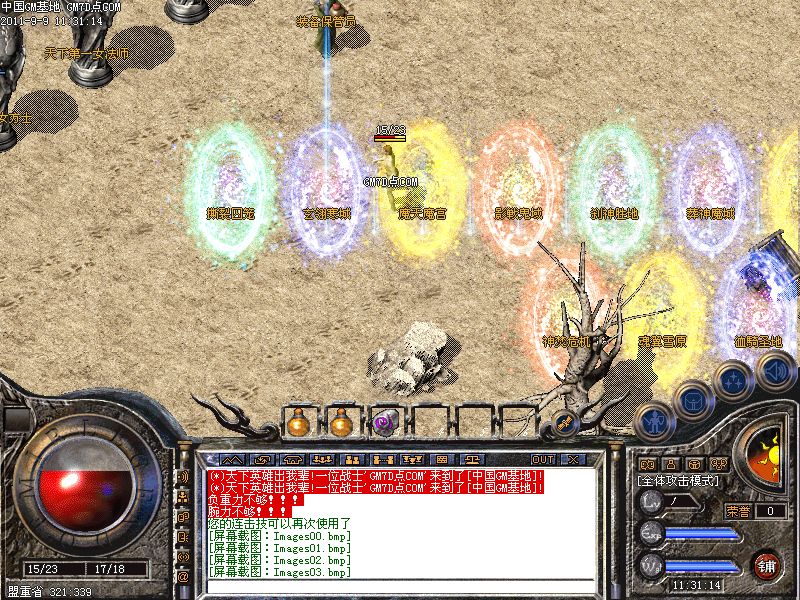Close the game with the X button
This screenshot has height=600, width=800.
pos(572,459)
